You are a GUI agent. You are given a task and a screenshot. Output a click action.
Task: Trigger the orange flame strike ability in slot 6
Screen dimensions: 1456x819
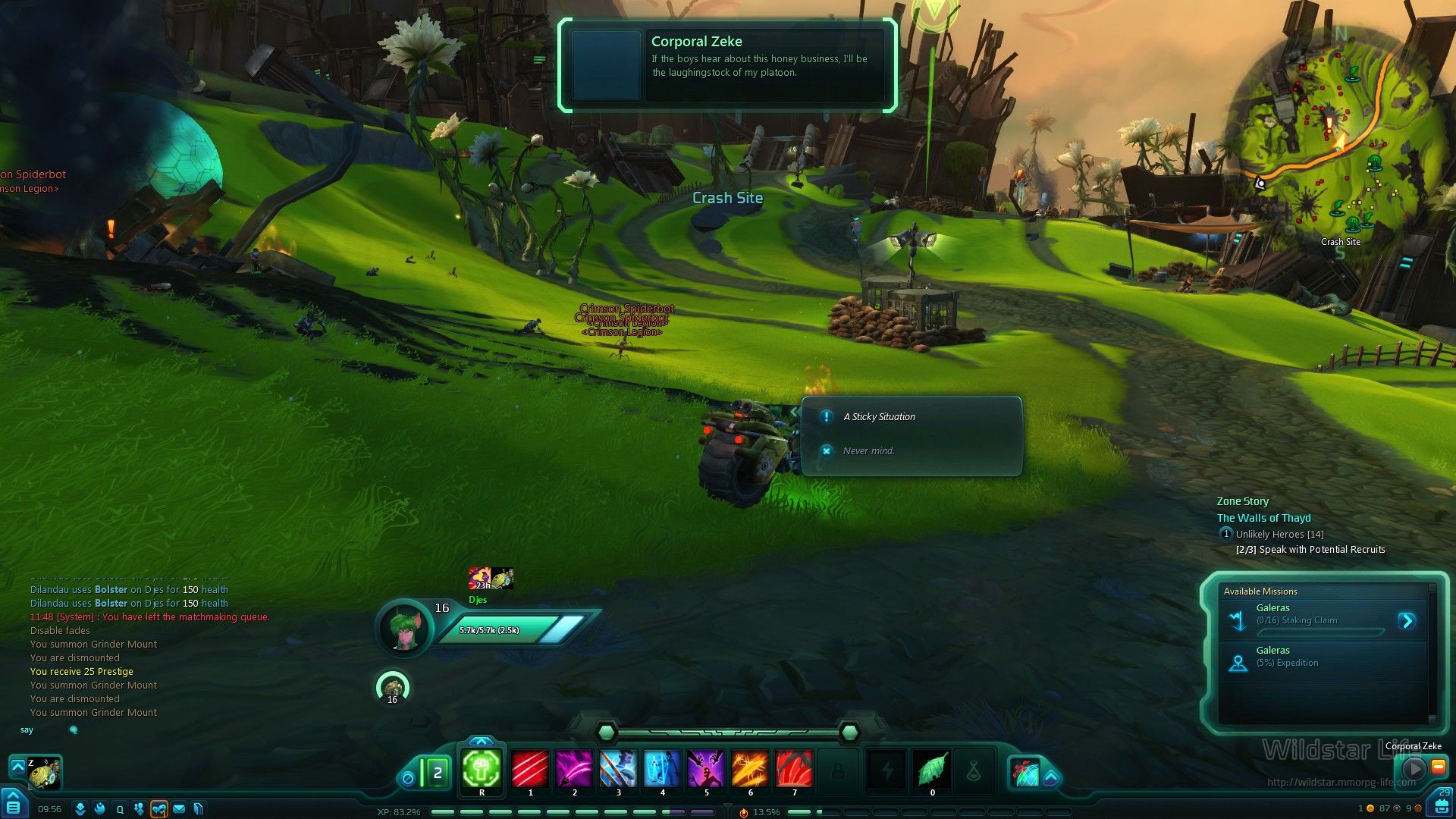(750, 769)
